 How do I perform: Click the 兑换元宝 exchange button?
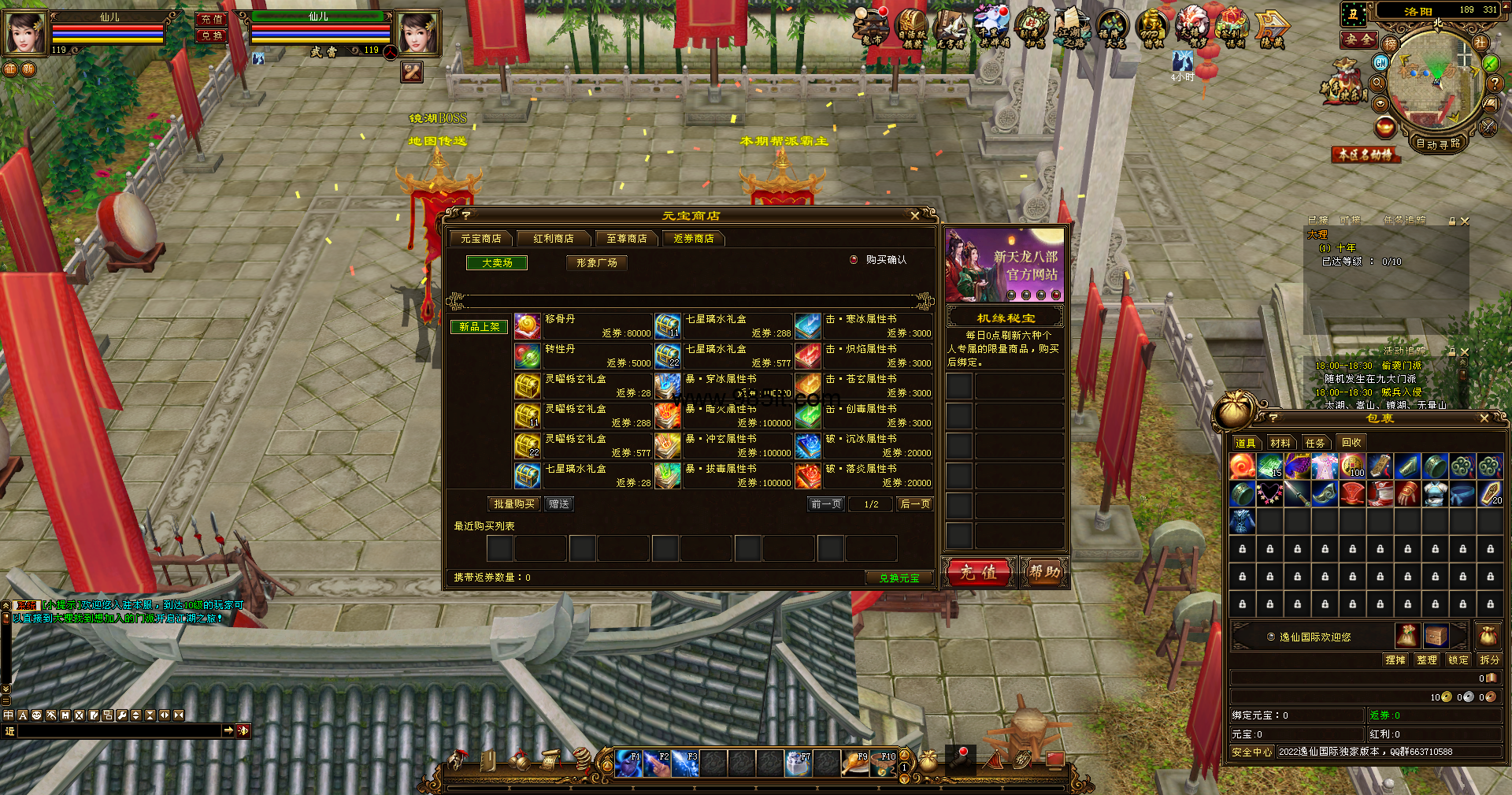(899, 578)
